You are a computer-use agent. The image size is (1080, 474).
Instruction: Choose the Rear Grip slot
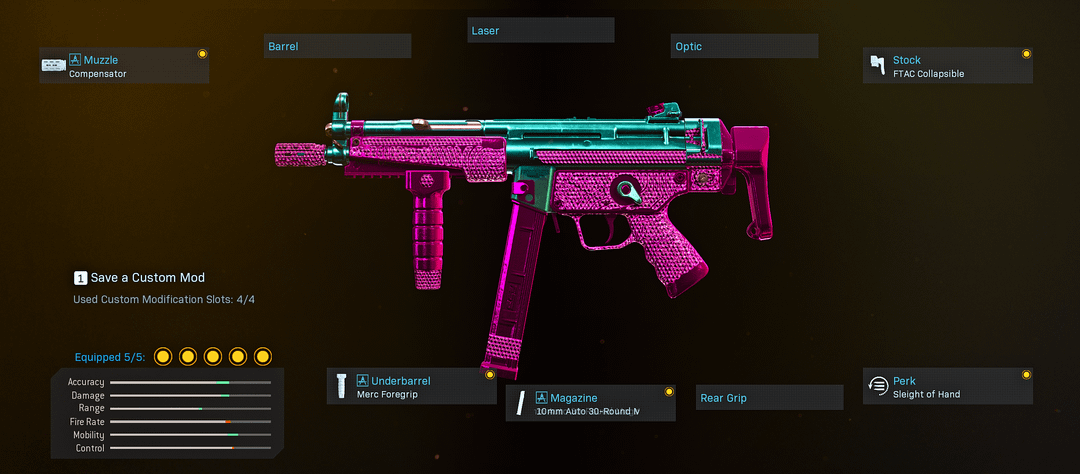pyautogui.click(x=769, y=398)
